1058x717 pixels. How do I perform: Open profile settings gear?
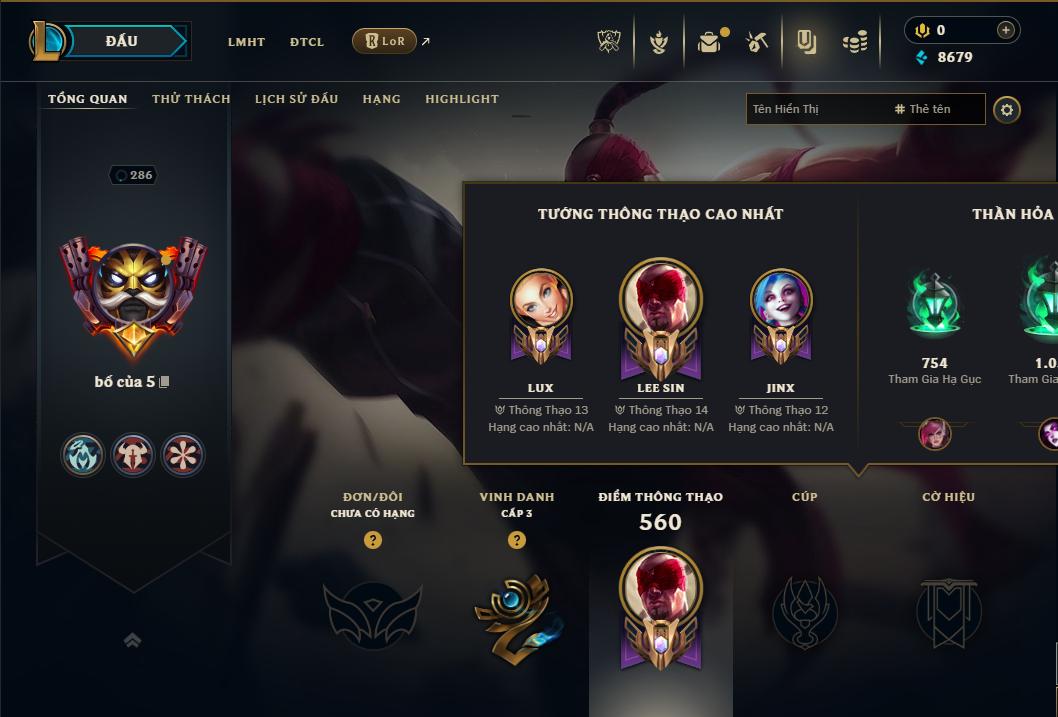[1007, 109]
